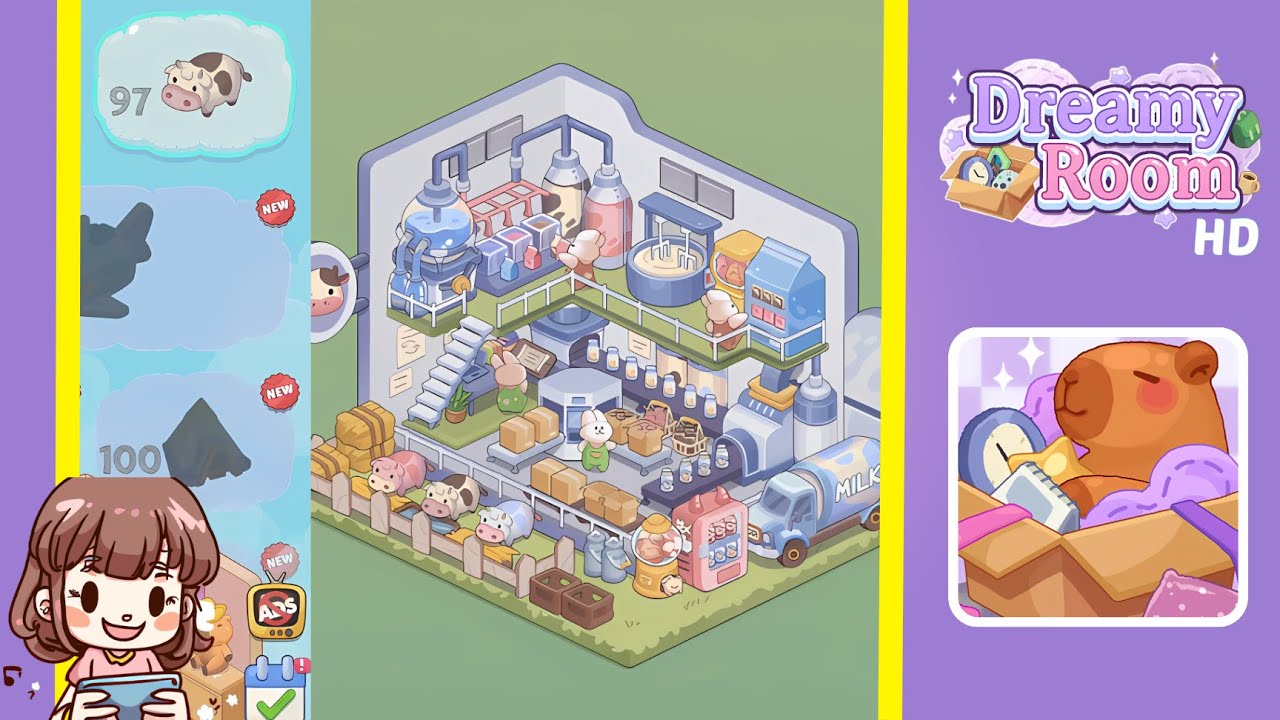Viewport: 1280px width, 720px height.
Task: Click the pink gacha vending machine
Action: [710, 540]
